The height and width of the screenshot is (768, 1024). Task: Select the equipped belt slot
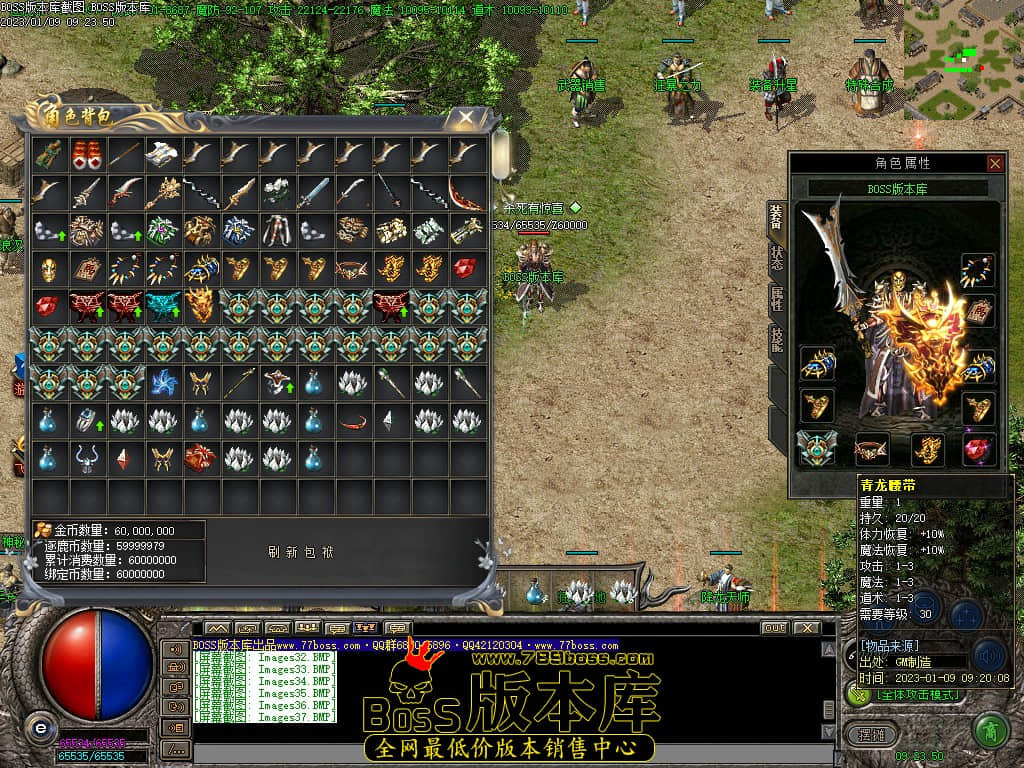(871, 450)
